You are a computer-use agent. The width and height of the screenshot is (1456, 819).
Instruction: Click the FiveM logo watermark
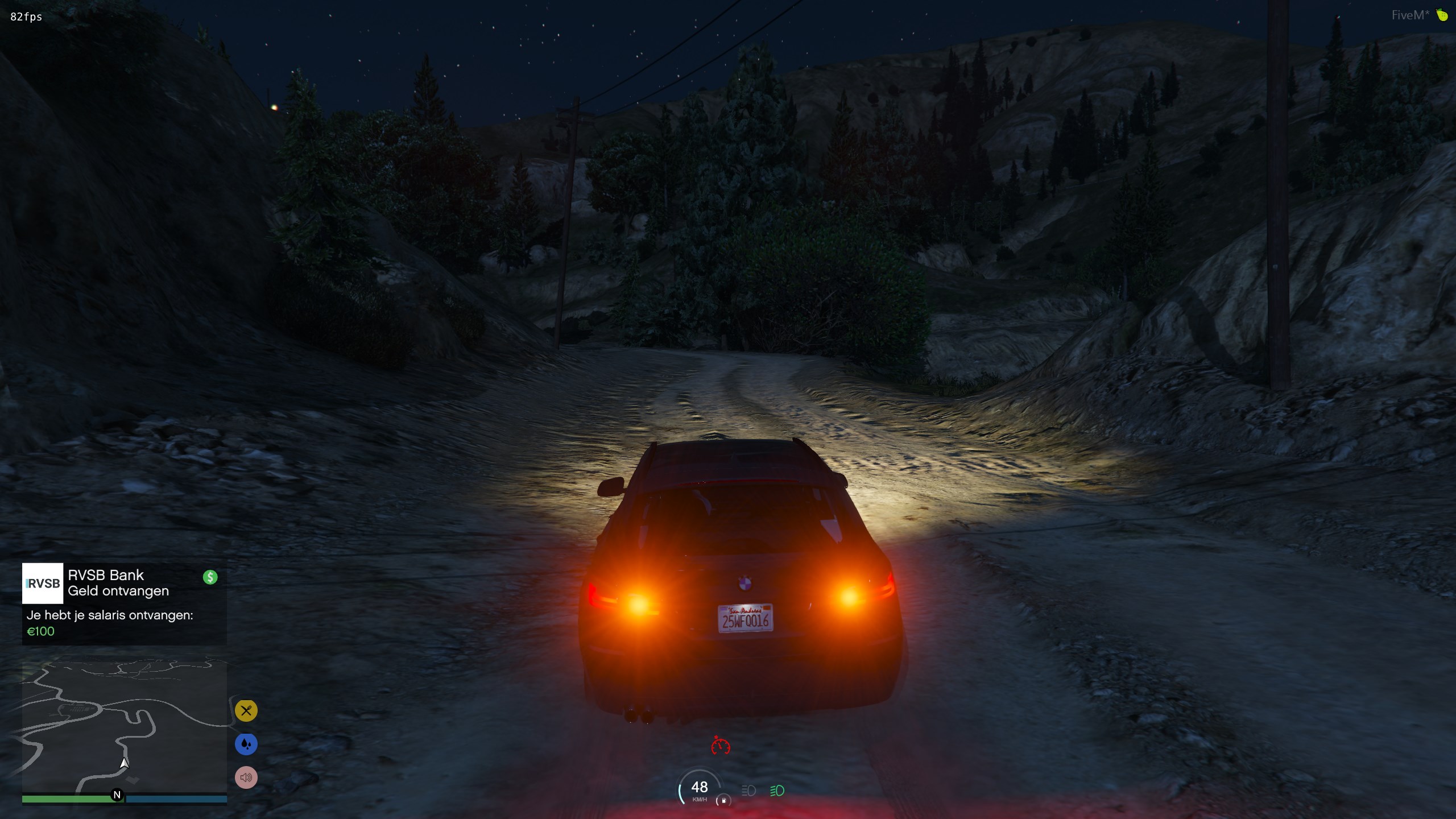(1418, 15)
